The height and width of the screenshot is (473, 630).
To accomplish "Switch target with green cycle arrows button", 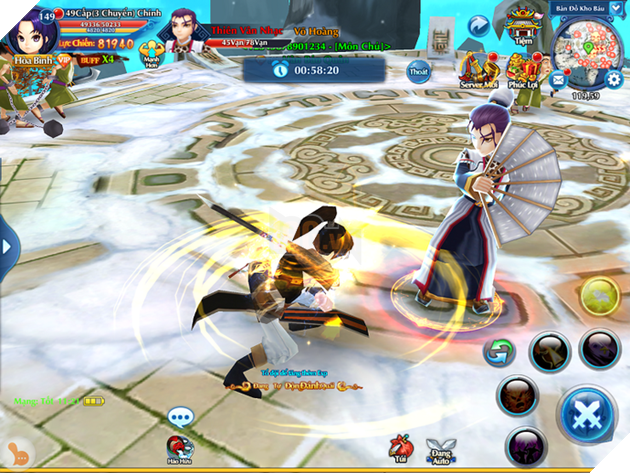I will 496,351.
